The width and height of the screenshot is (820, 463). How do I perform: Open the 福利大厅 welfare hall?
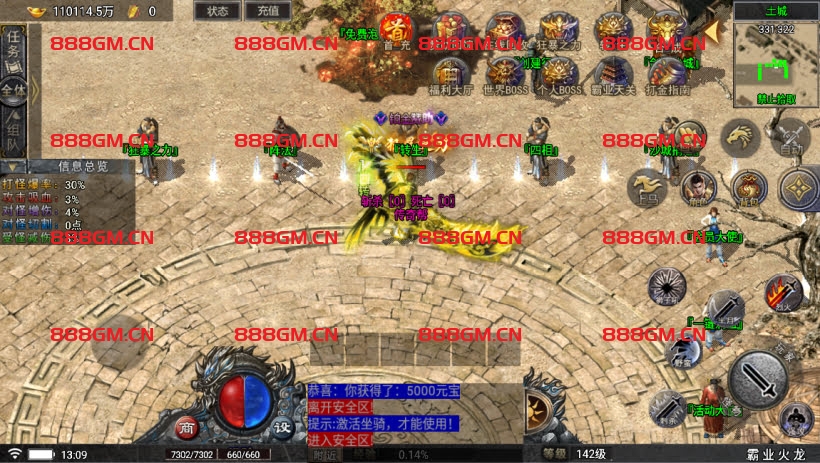451,74
